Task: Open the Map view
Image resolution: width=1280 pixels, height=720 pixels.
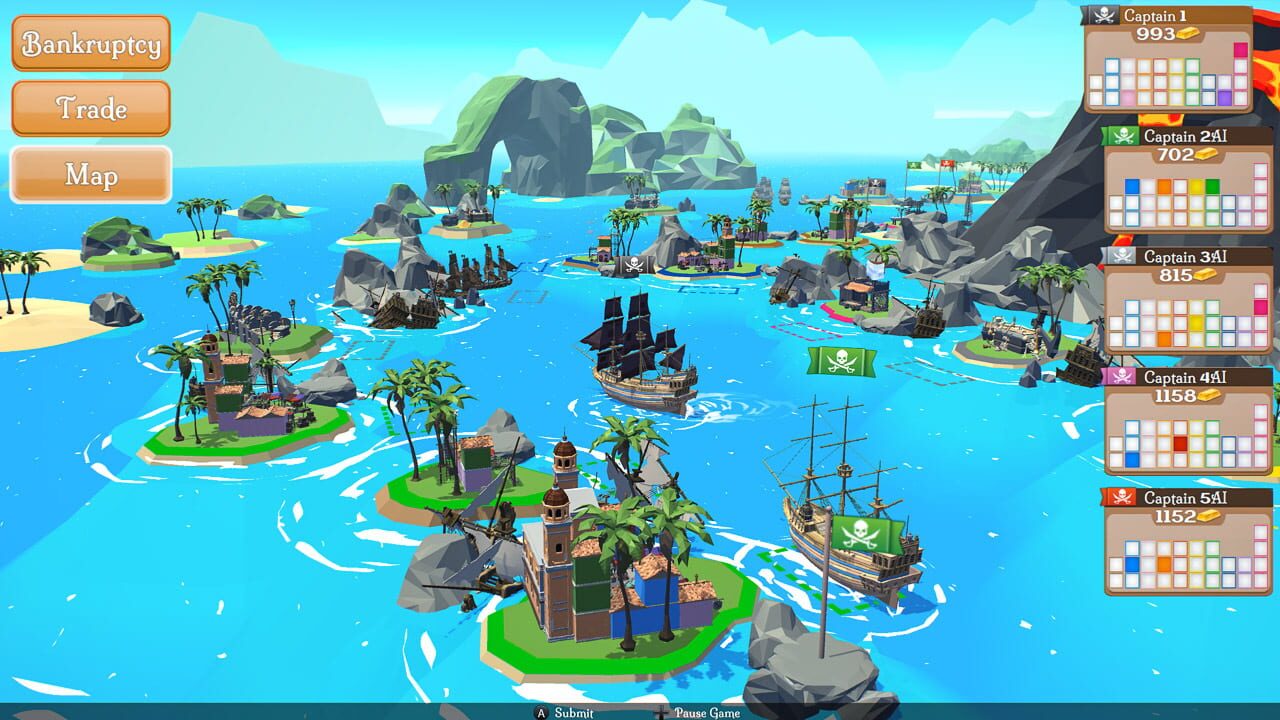Action: (91, 175)
